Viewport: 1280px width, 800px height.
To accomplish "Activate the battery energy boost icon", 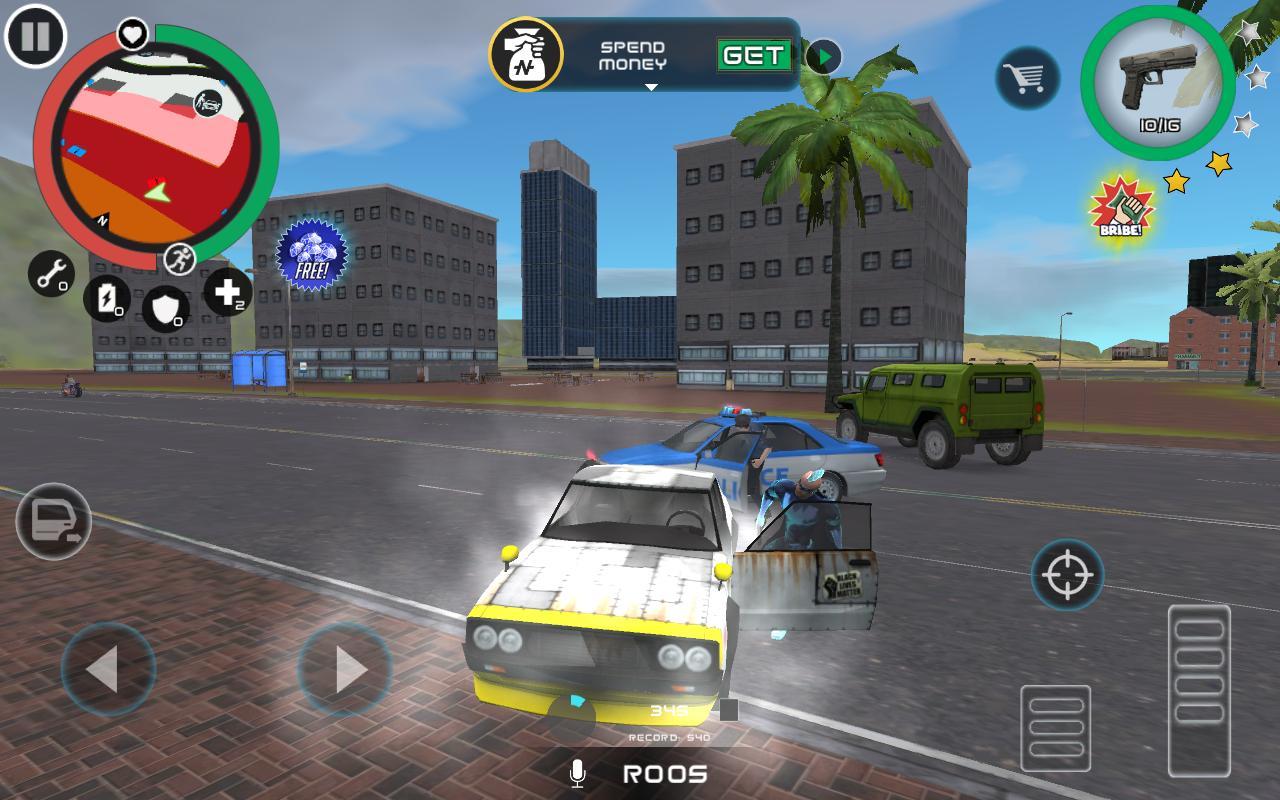I will click(107, 298).
